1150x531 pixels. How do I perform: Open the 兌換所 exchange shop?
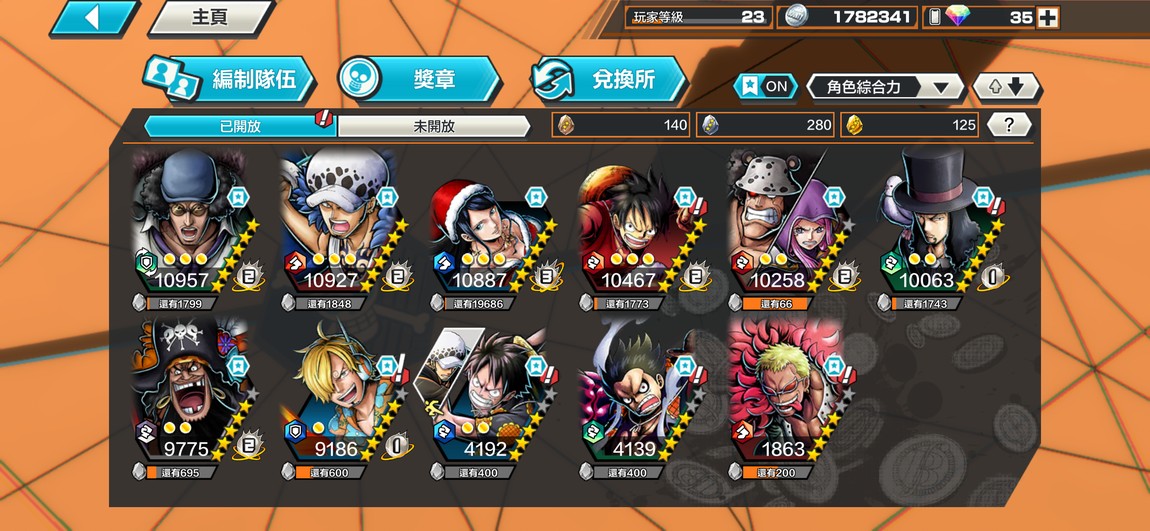(610, 79)
